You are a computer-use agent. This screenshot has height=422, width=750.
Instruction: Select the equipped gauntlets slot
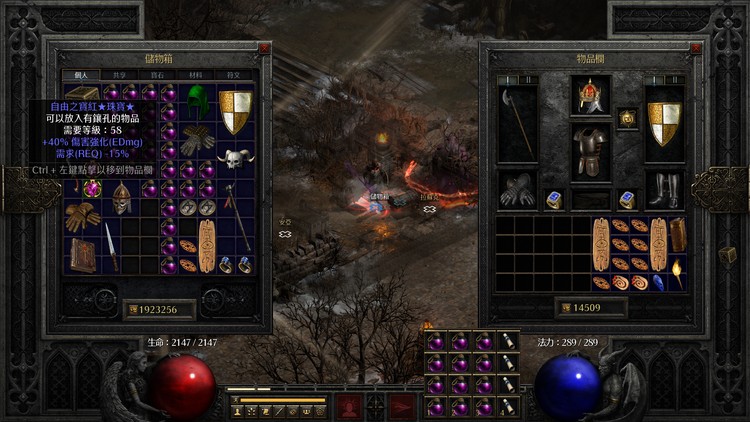coord(517,189)
